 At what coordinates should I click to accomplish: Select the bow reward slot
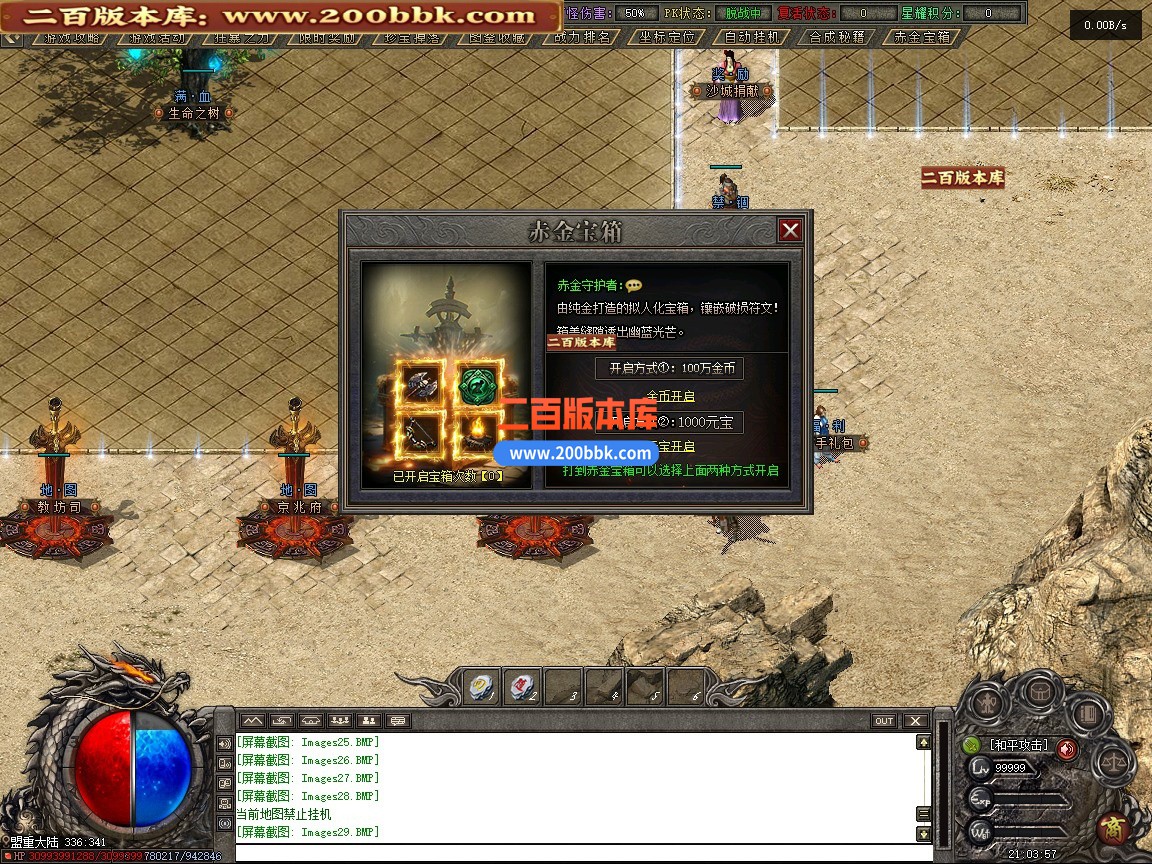pyautogui.click(x=417, y=433)
